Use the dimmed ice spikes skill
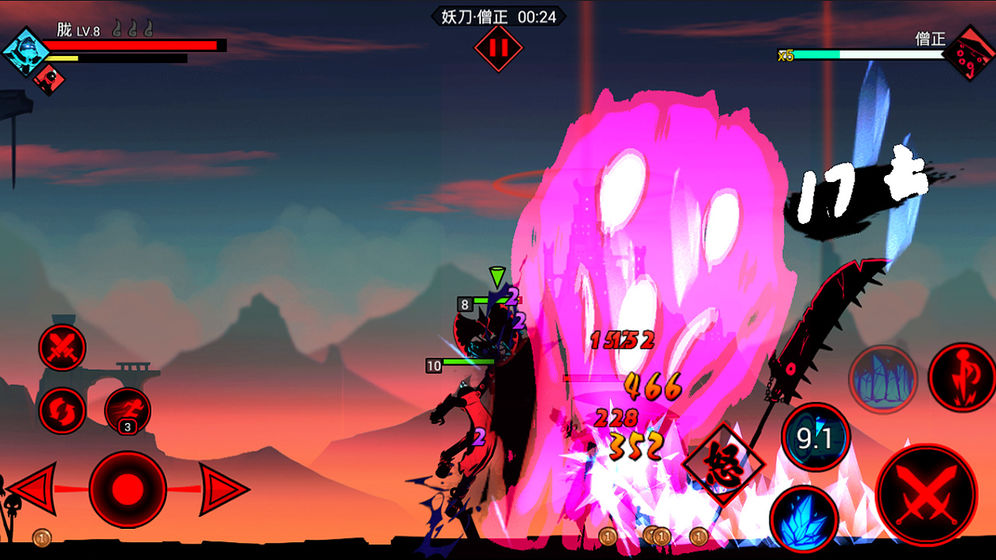 pyautogui.click(x=883, y=379)
